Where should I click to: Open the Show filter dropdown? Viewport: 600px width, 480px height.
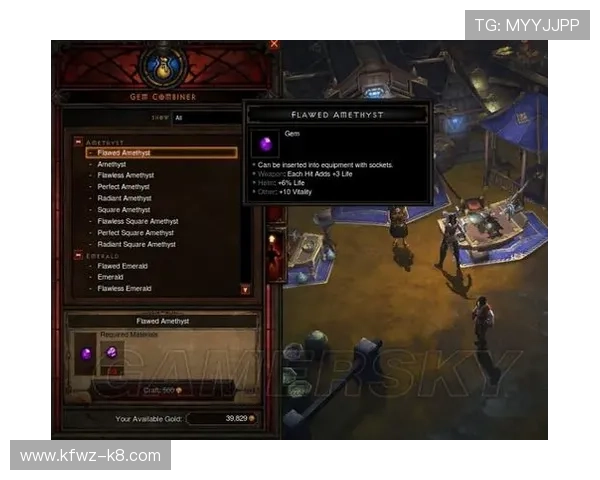click(x=205, y=117)
